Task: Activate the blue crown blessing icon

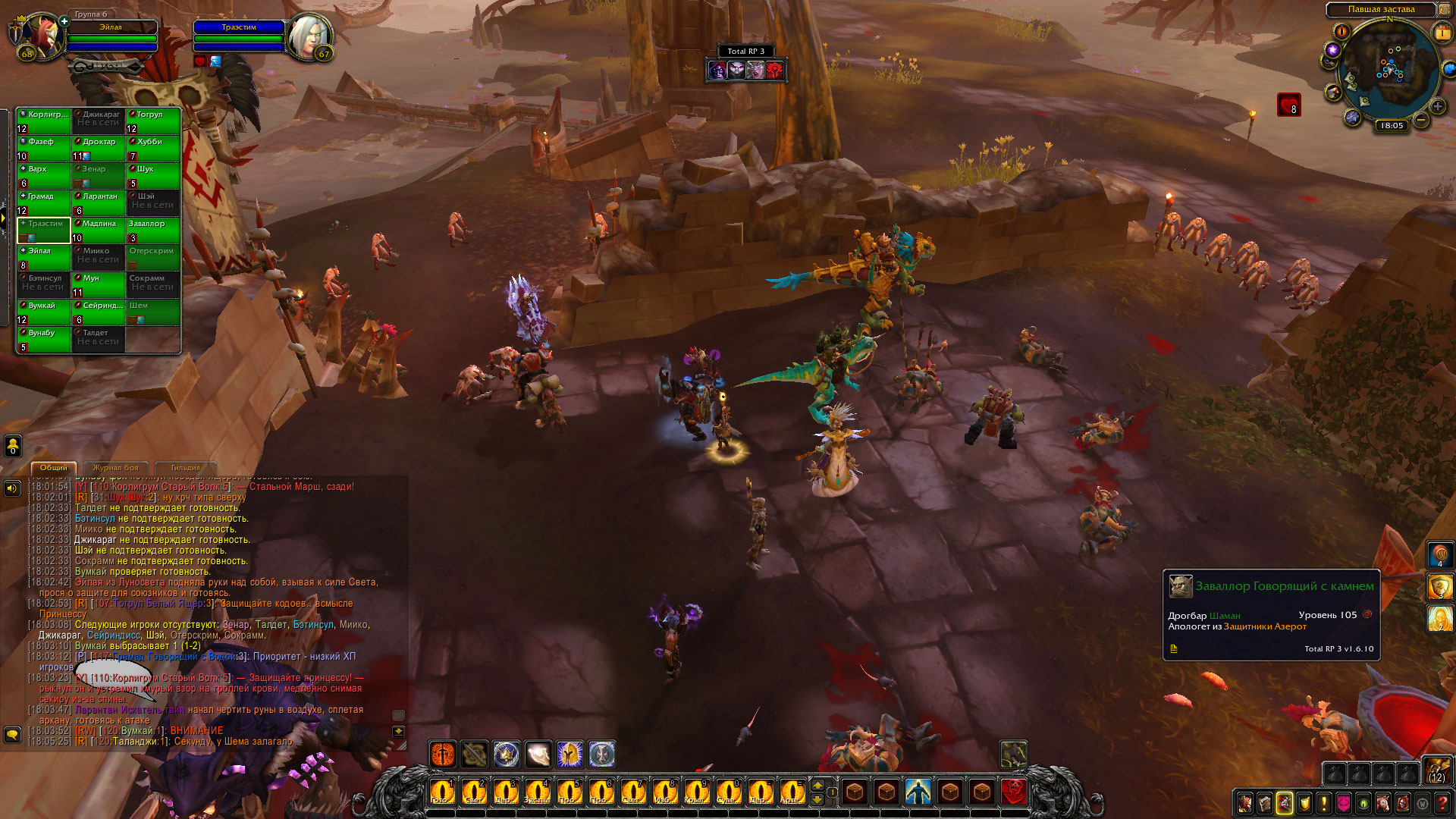Action: point(506,754)
